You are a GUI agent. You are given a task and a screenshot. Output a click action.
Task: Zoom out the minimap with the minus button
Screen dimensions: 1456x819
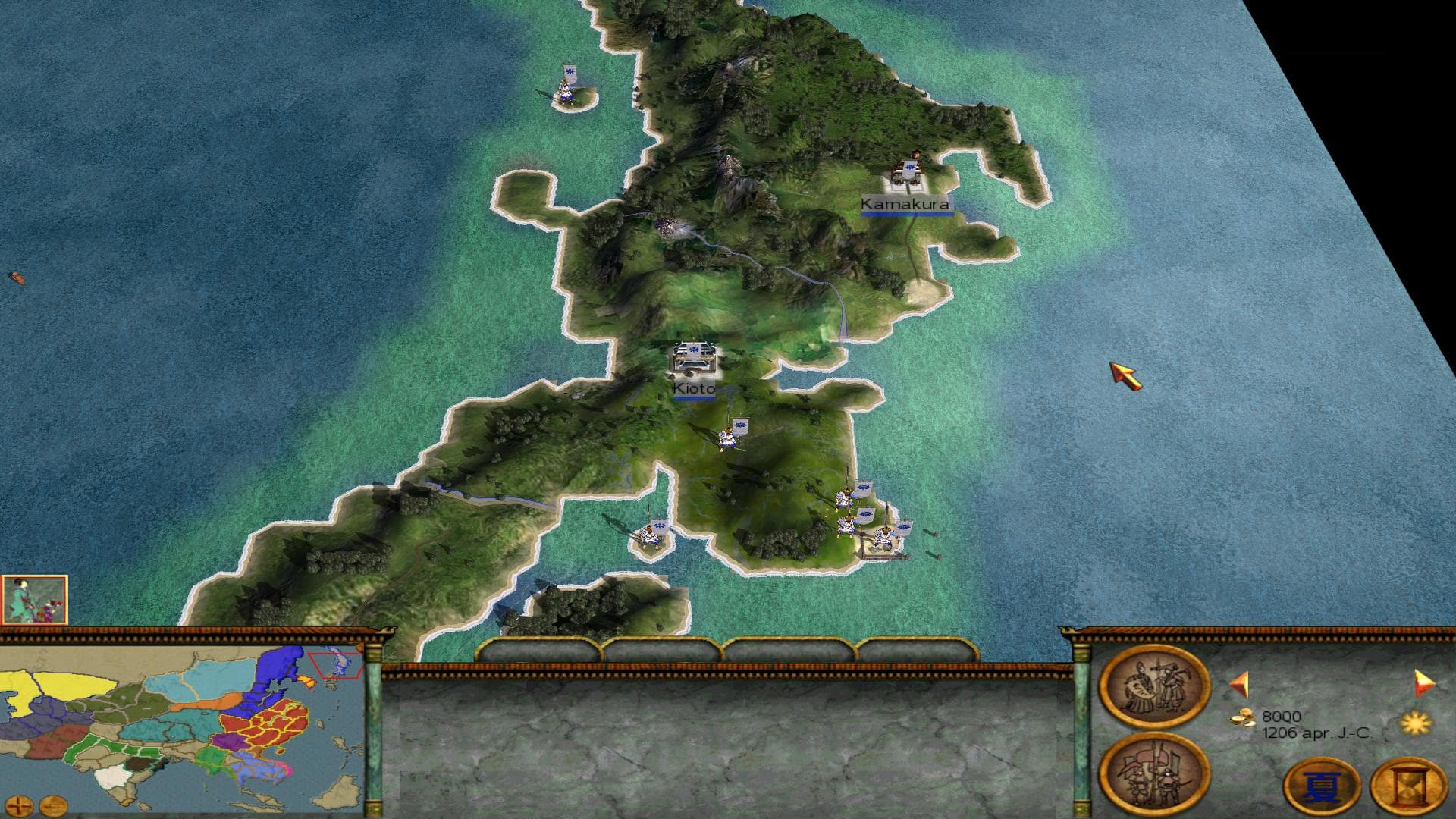click(52, 804)
